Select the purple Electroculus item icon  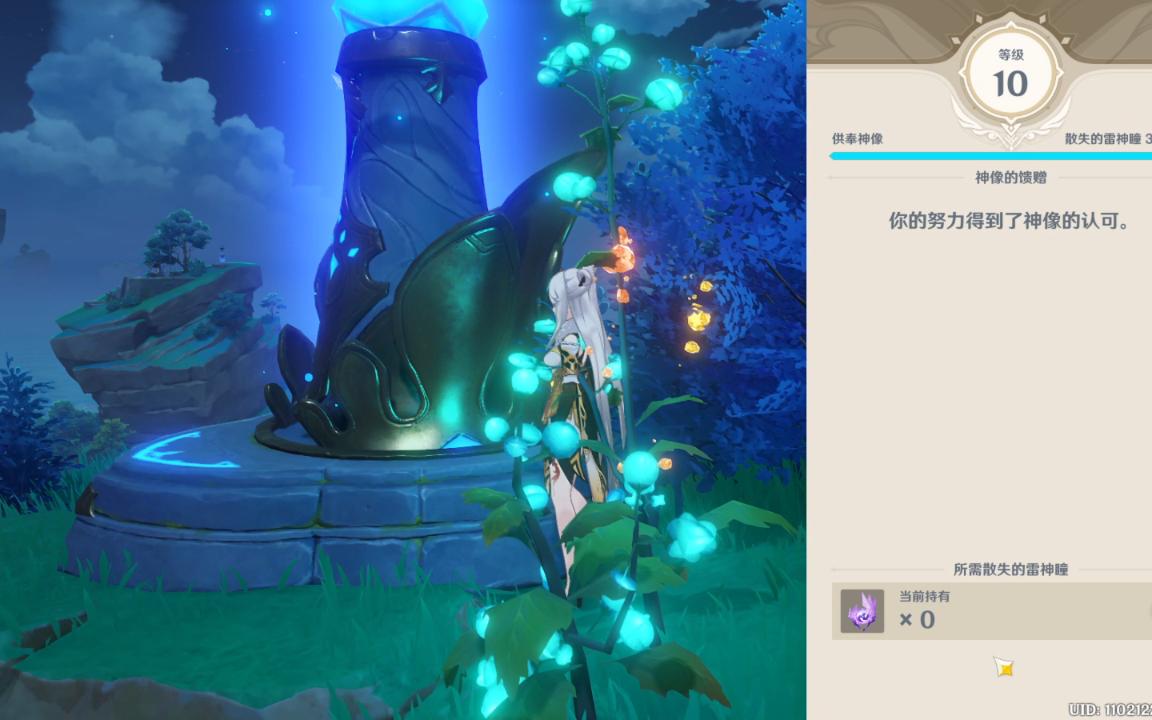[x=862, y=611]
